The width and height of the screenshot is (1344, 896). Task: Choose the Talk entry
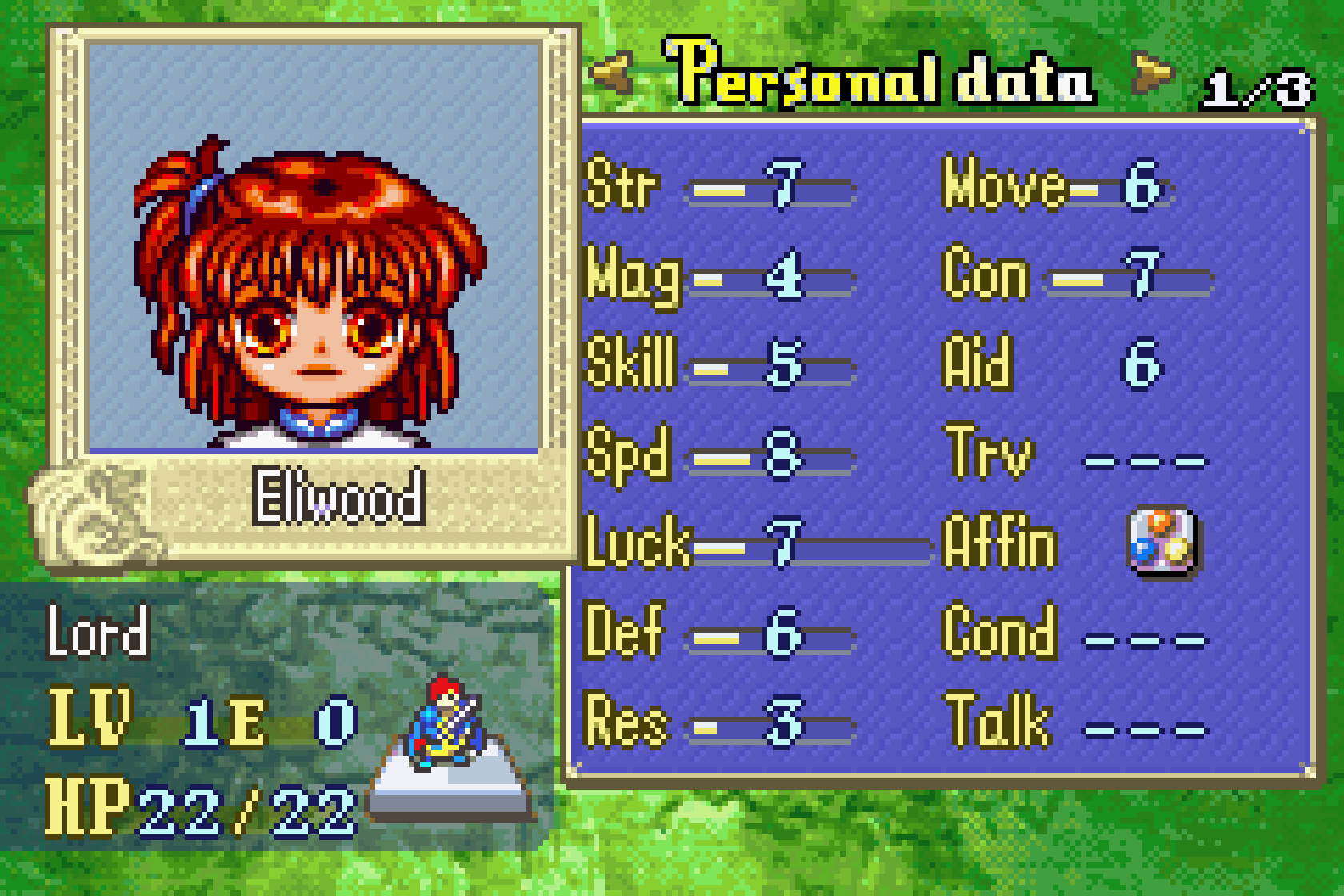[x=1074, y=723]
